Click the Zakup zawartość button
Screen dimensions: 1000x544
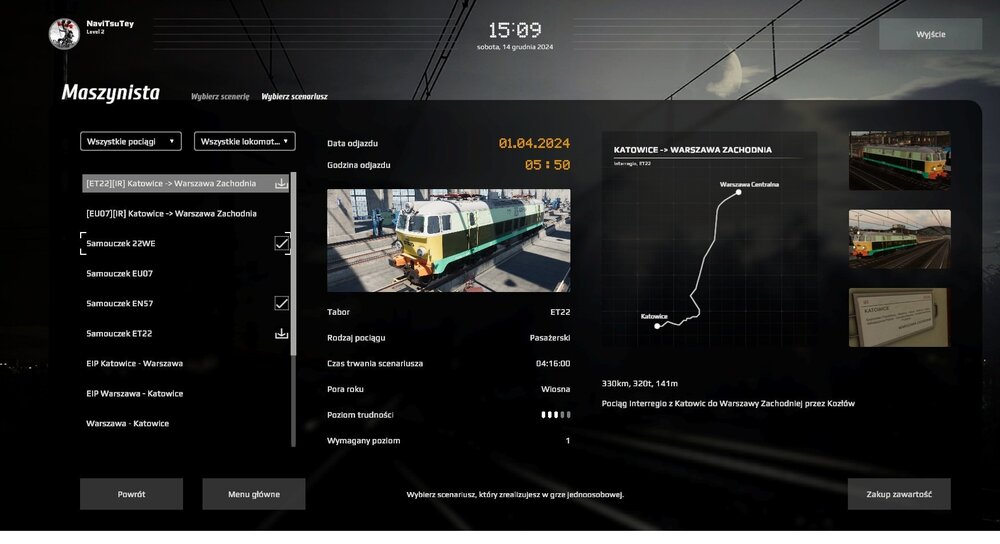coord(899,494)
